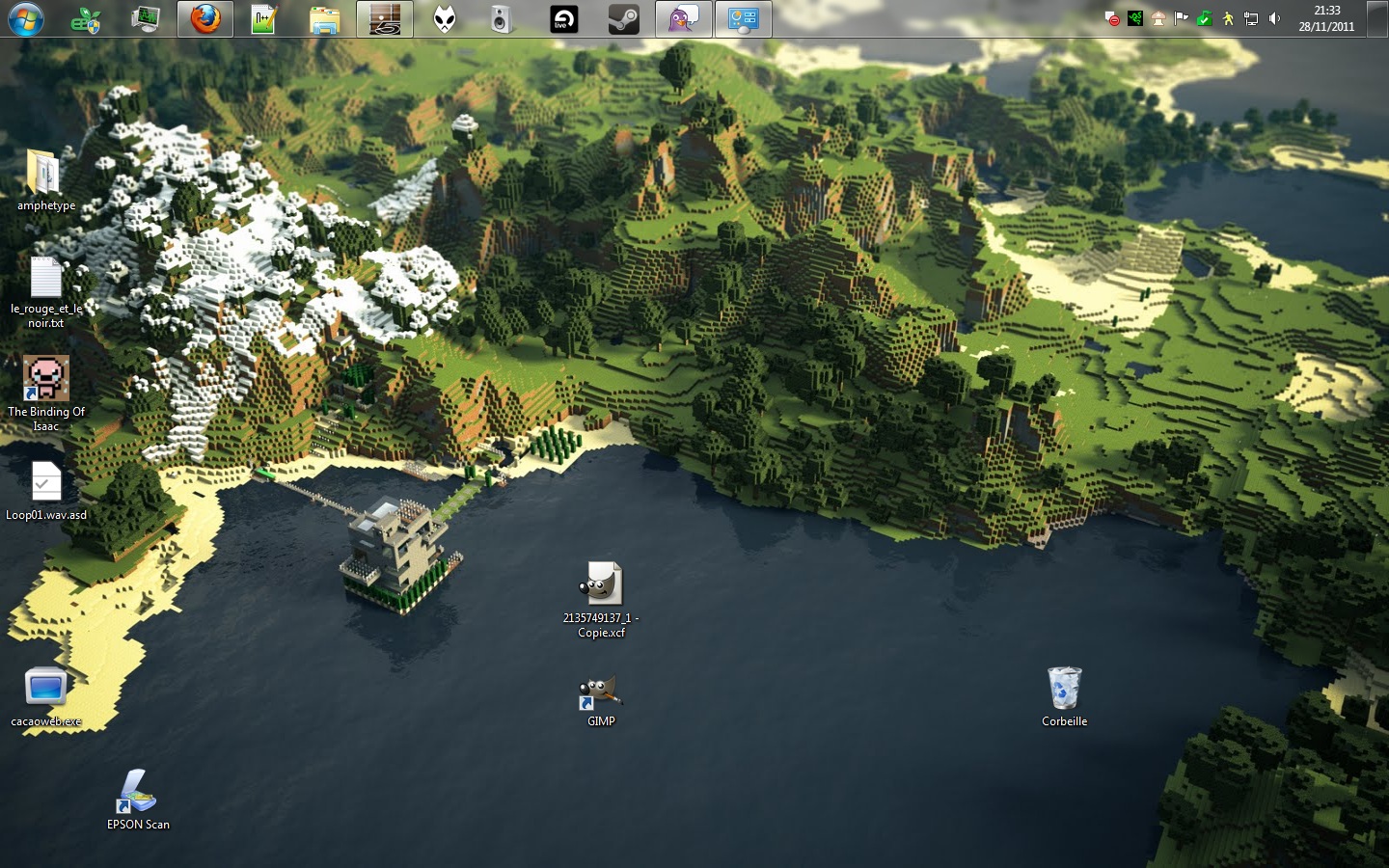Launch Steam from the taskbar
The height and width of the screenshot is (868, 1389).
[x=623, y=19]
